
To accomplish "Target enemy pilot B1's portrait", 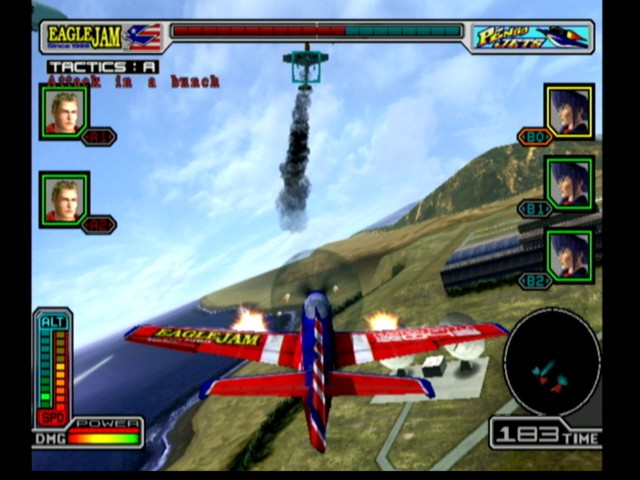I will 569,183.
